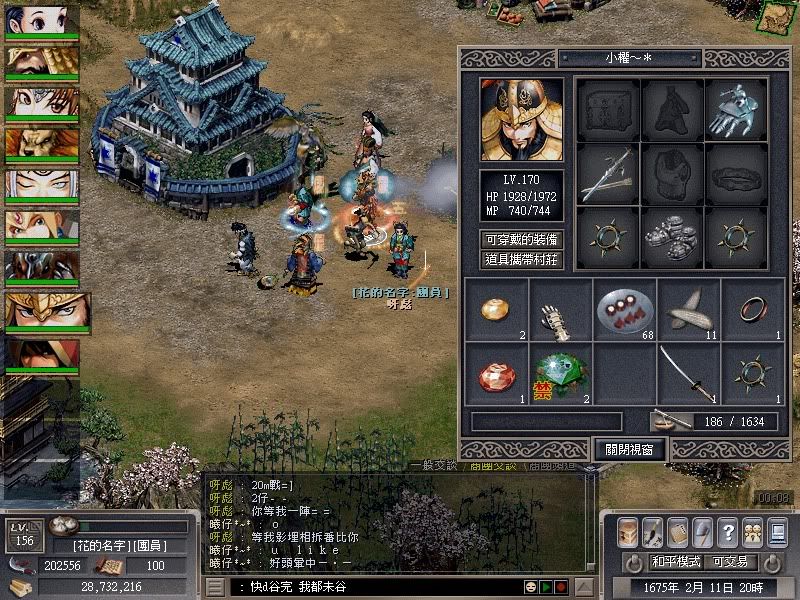Select the red ring in inventory

point(753,309)
